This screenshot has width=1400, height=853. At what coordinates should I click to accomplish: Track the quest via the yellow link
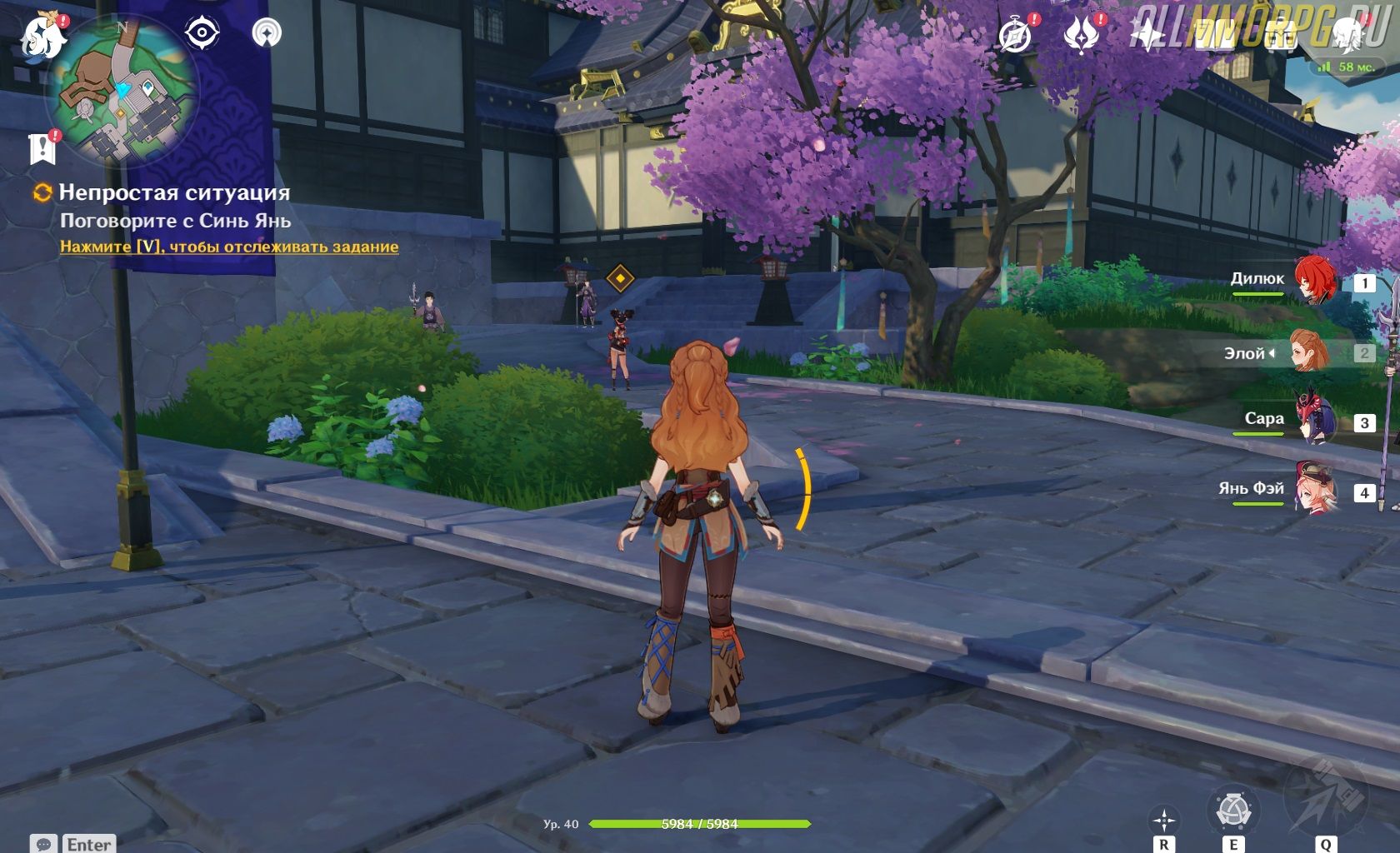(x=229, y=247)
